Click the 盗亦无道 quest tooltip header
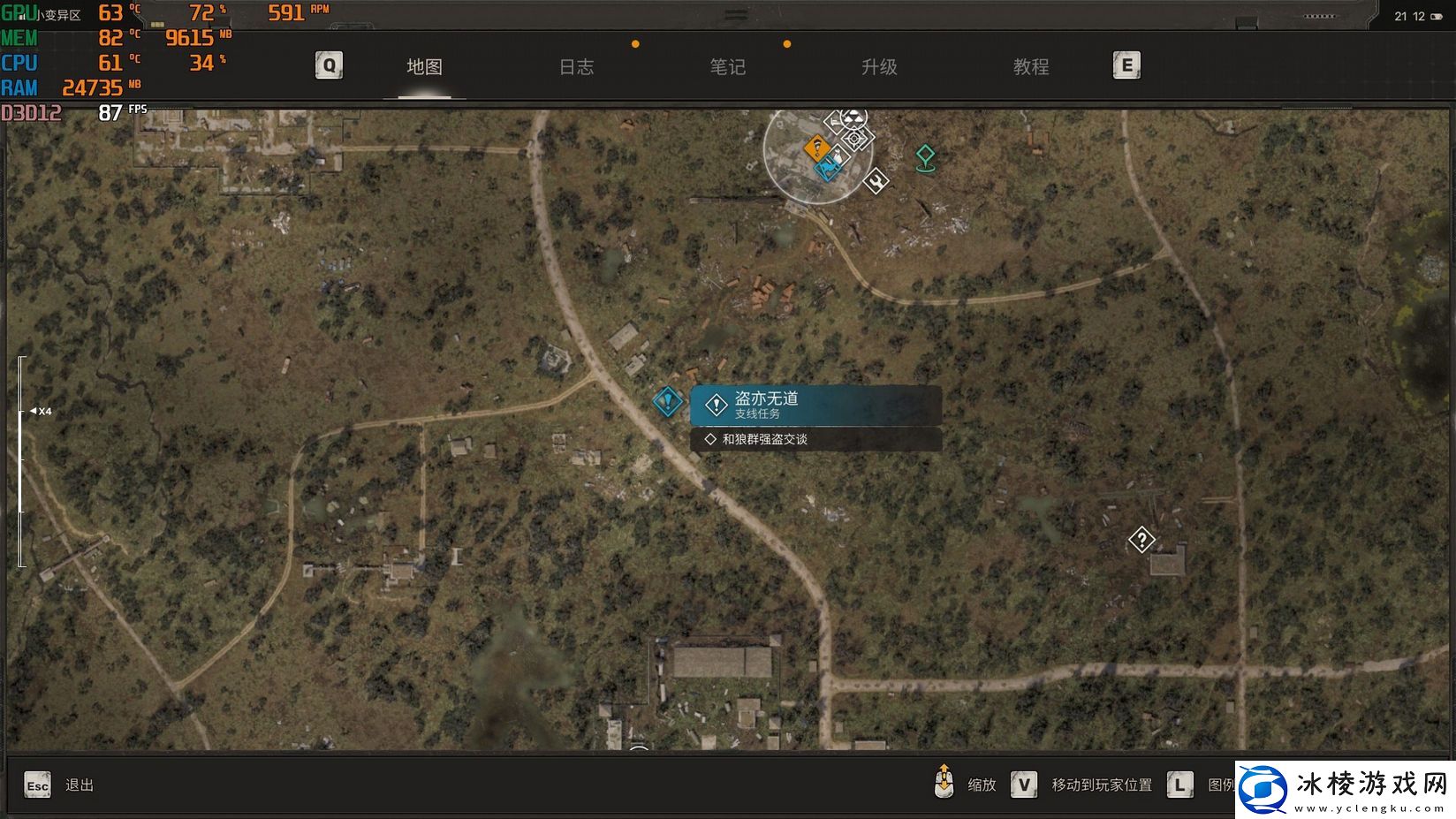Viewport: 1456px width, 819px height. coord(815,406)
